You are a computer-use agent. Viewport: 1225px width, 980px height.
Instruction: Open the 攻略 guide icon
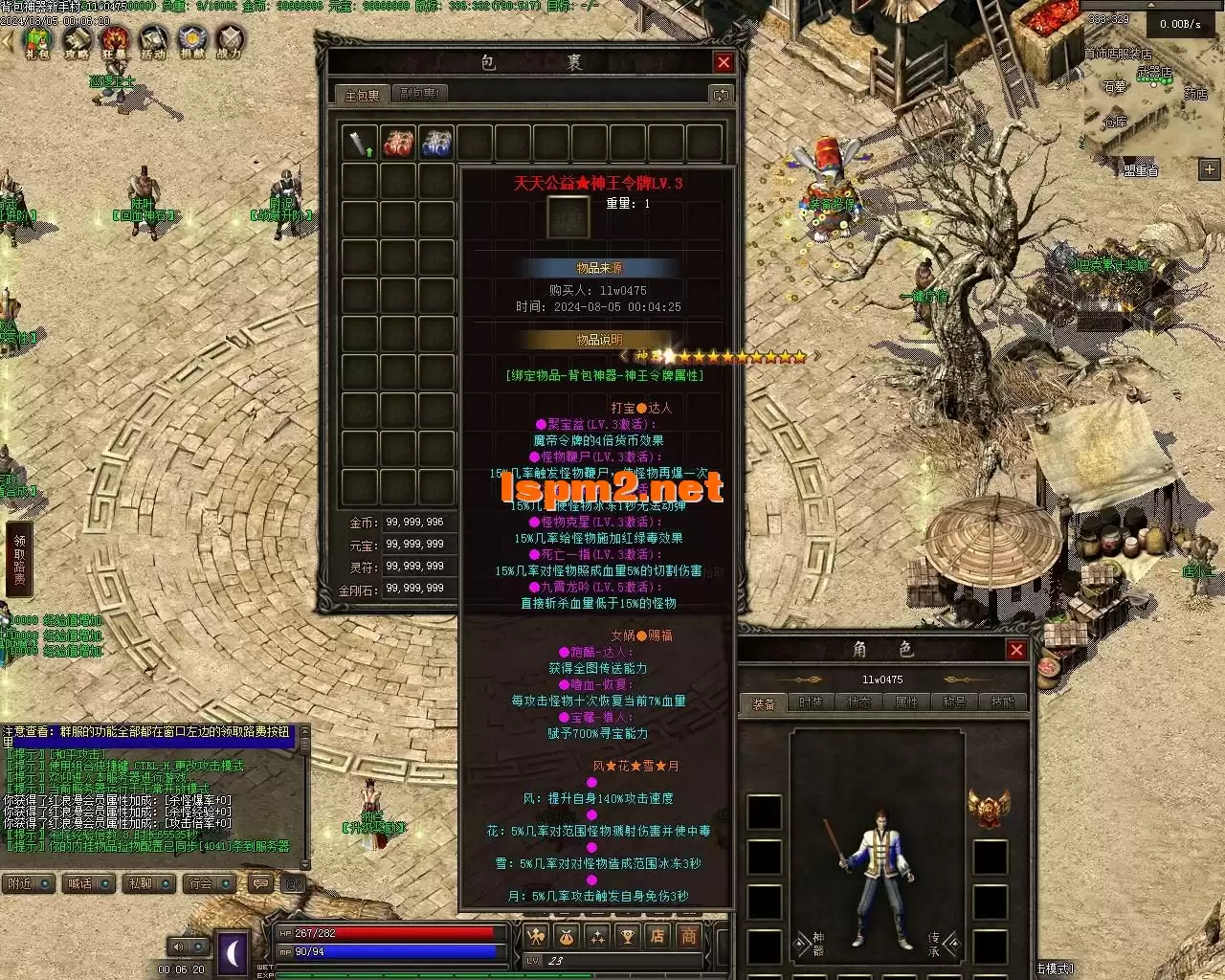pos(77,41)
